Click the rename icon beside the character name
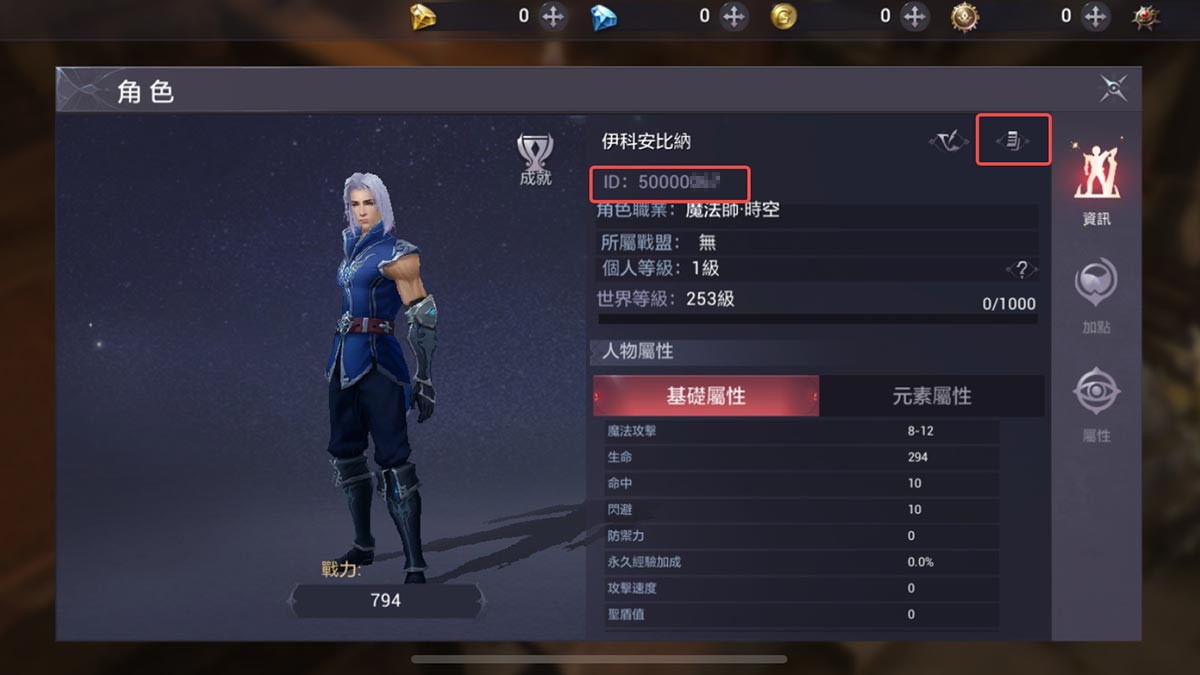This screenshot has height=675, width=1200. coord(947,142)
